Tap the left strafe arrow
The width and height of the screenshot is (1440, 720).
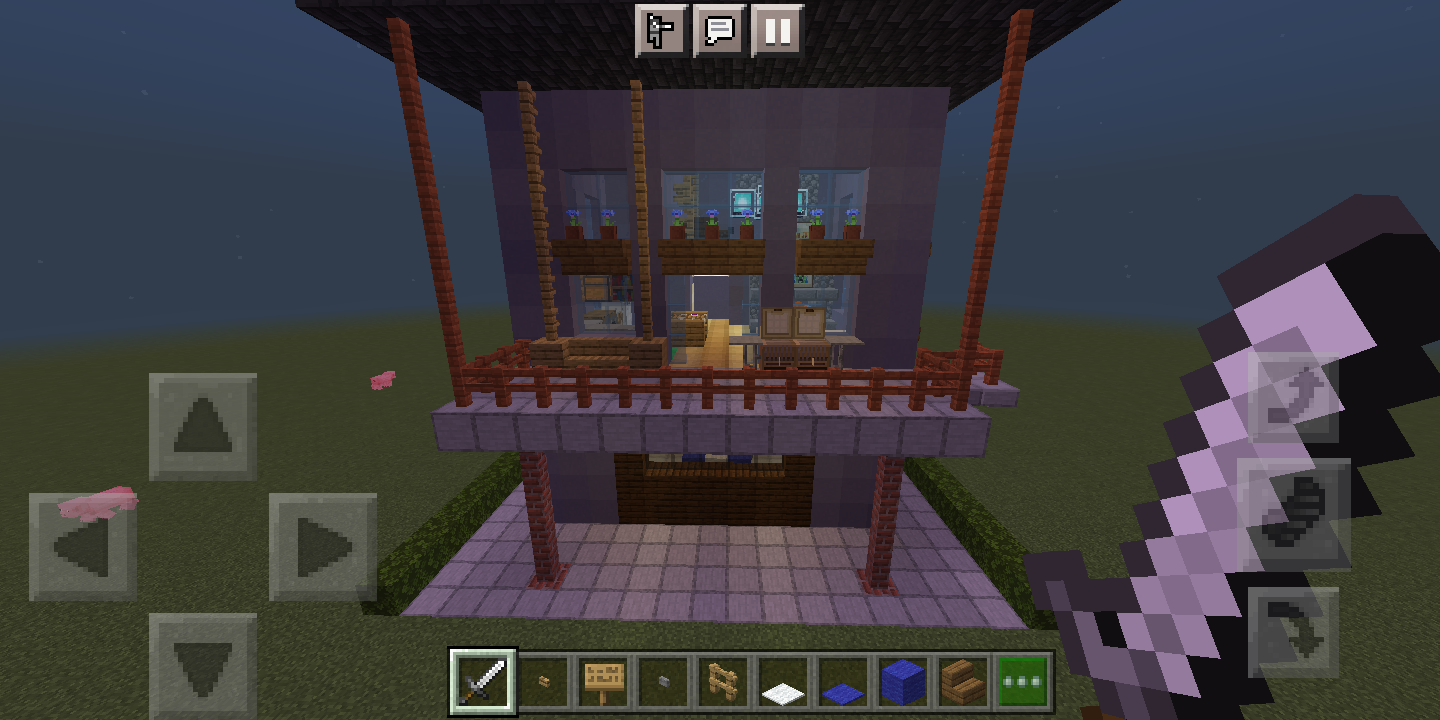click(x=85, y=543)
